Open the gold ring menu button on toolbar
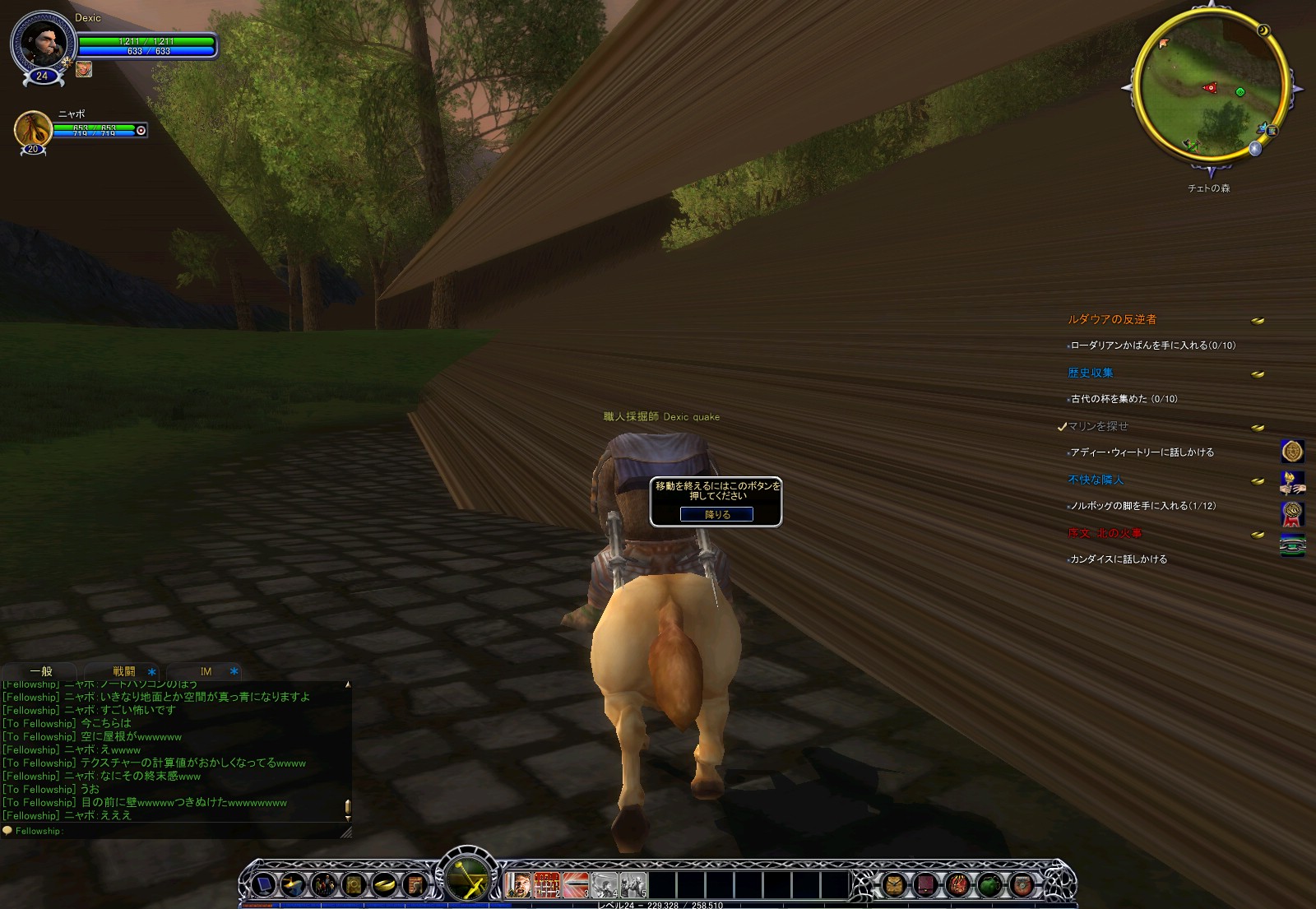This screenshot has width=1316, height=909. (x=384, y=885)
